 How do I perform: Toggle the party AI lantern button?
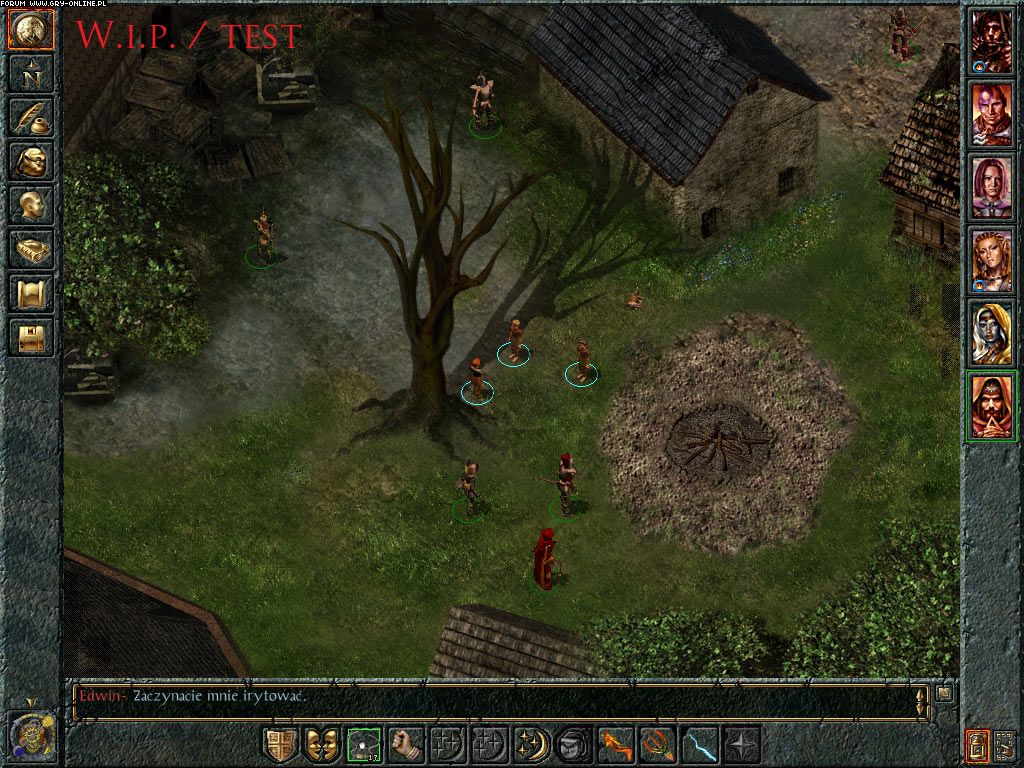[976, 745]
